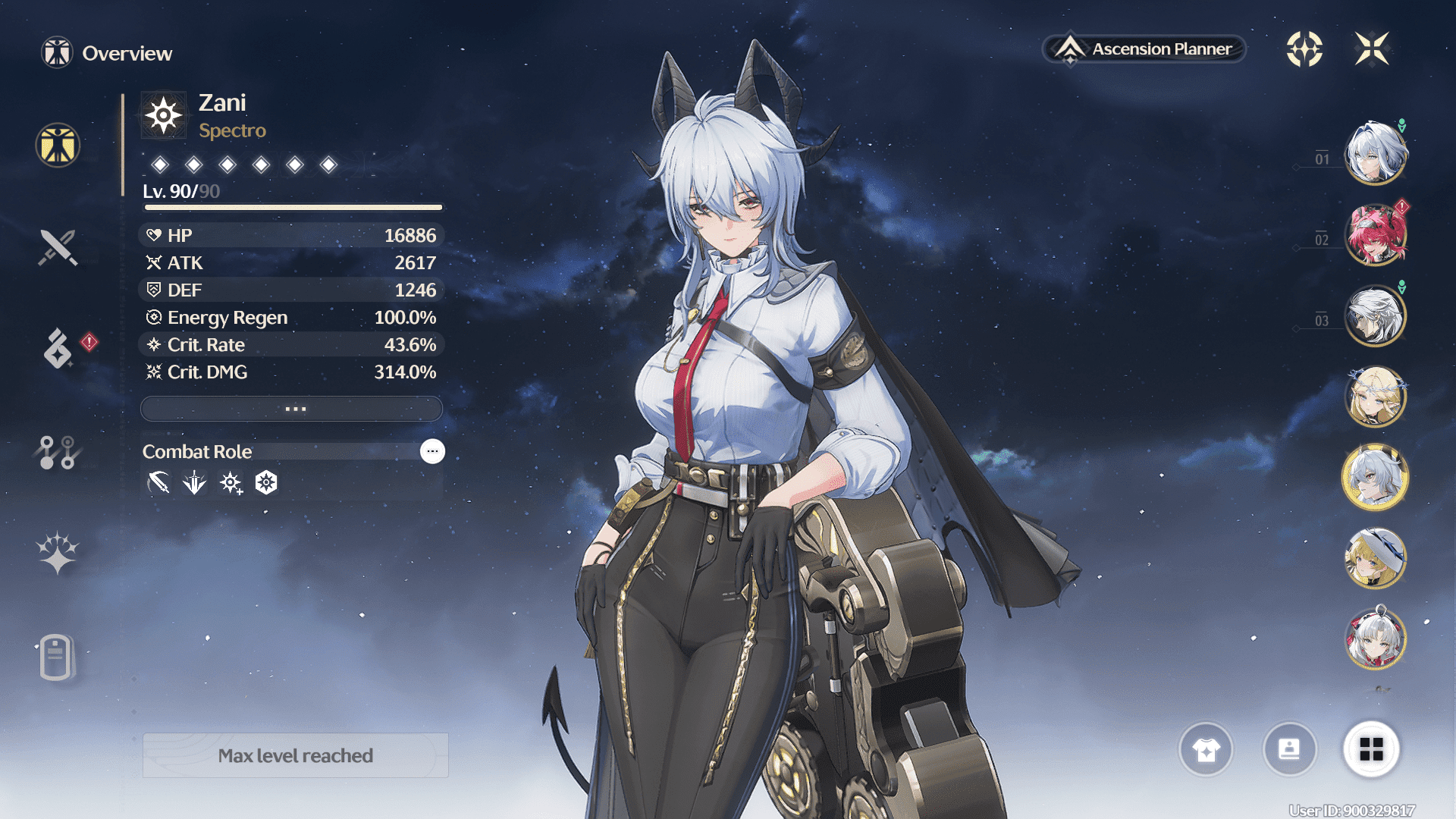Switch to the skill tree nodes tab
This screenshot has height=819, width=1456.
click(58, 452)
